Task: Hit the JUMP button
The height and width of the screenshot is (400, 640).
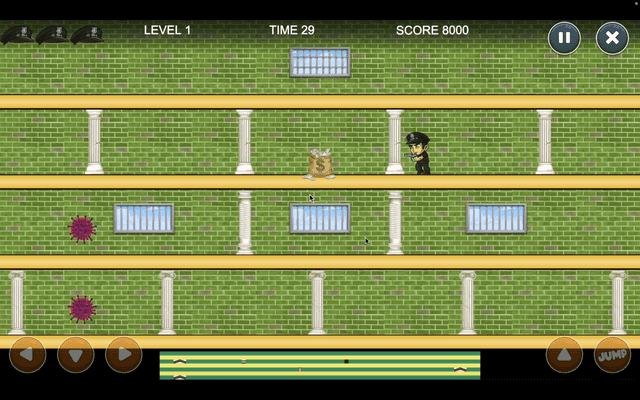Action: 612,355
